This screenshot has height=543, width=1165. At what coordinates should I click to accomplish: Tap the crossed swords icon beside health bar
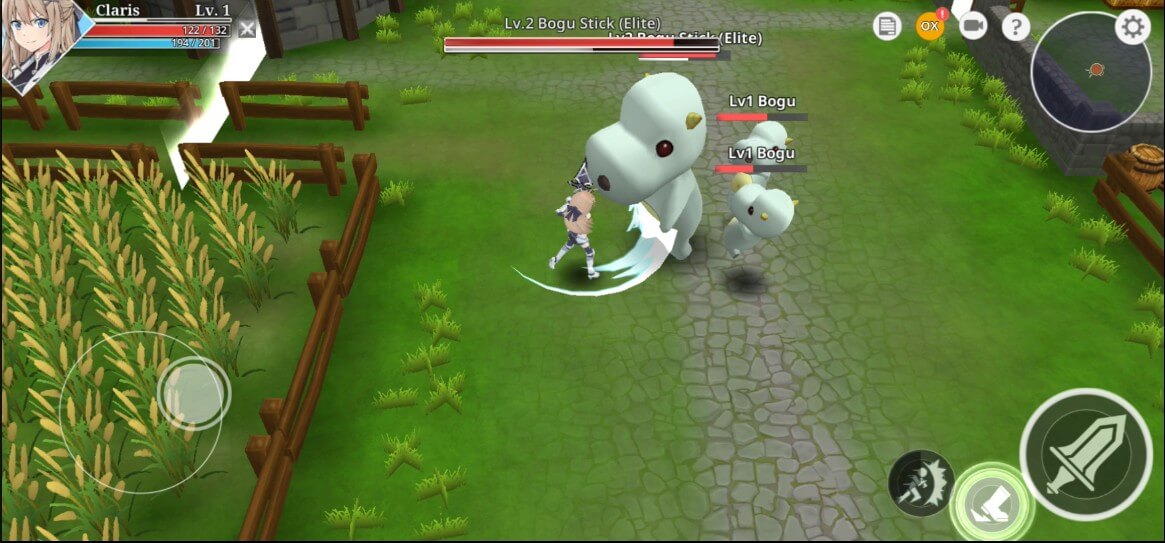tap(247, 30)
